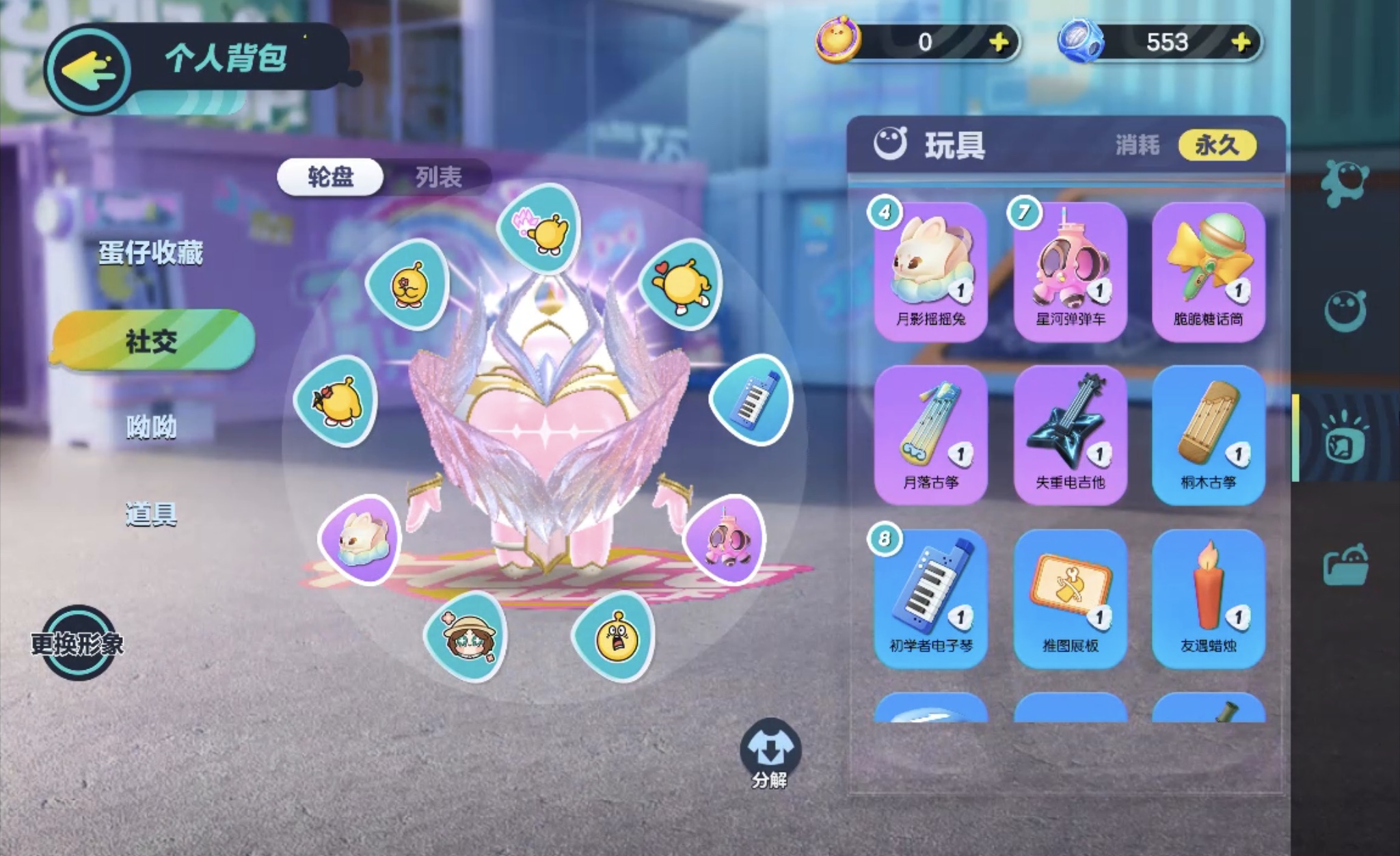Viewport: 1400px width, 856px height.
Task: Choose the 社交 category
Action: [x=152, y=340]
